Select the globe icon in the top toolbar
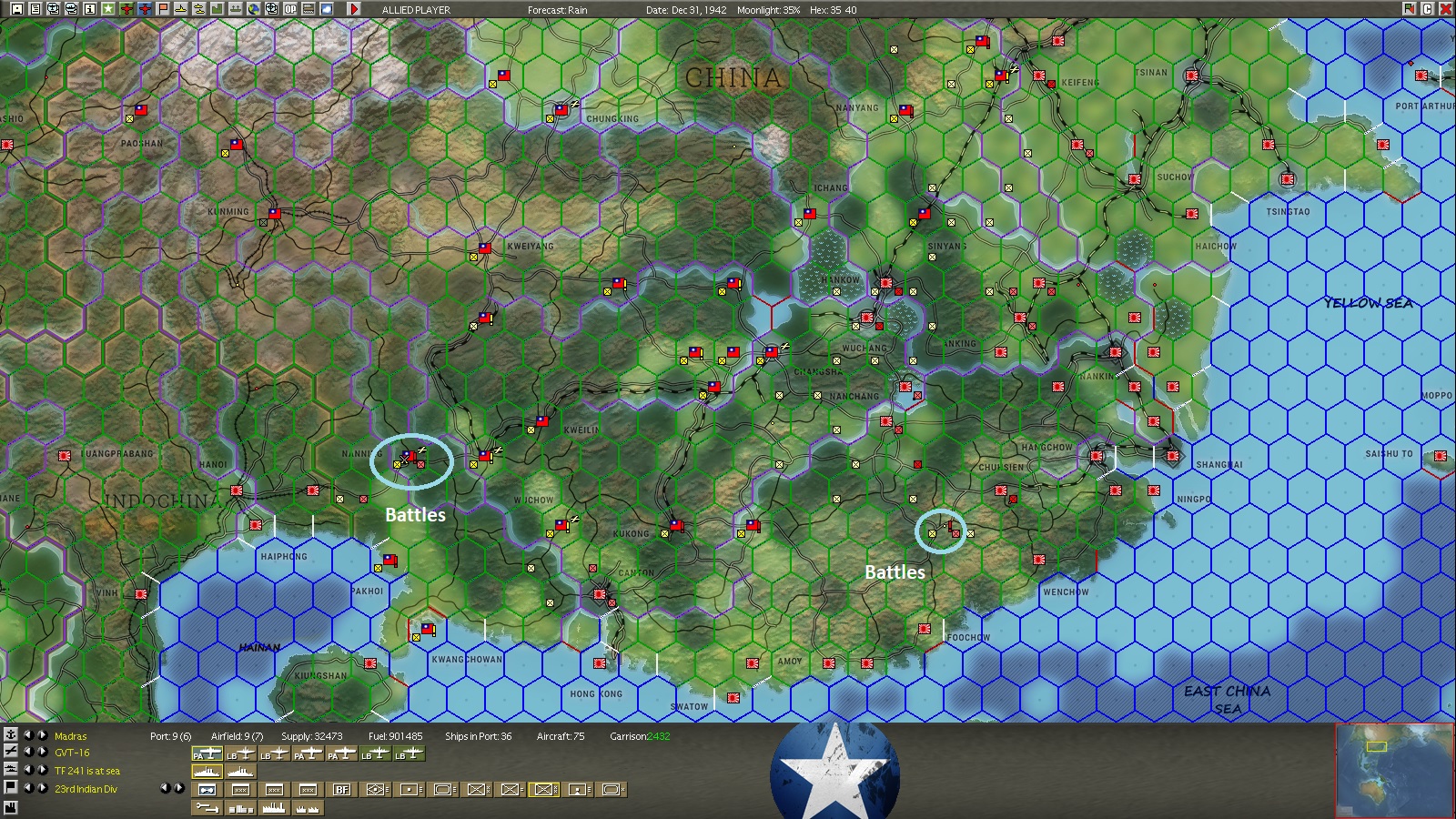 tap(253, 8)
